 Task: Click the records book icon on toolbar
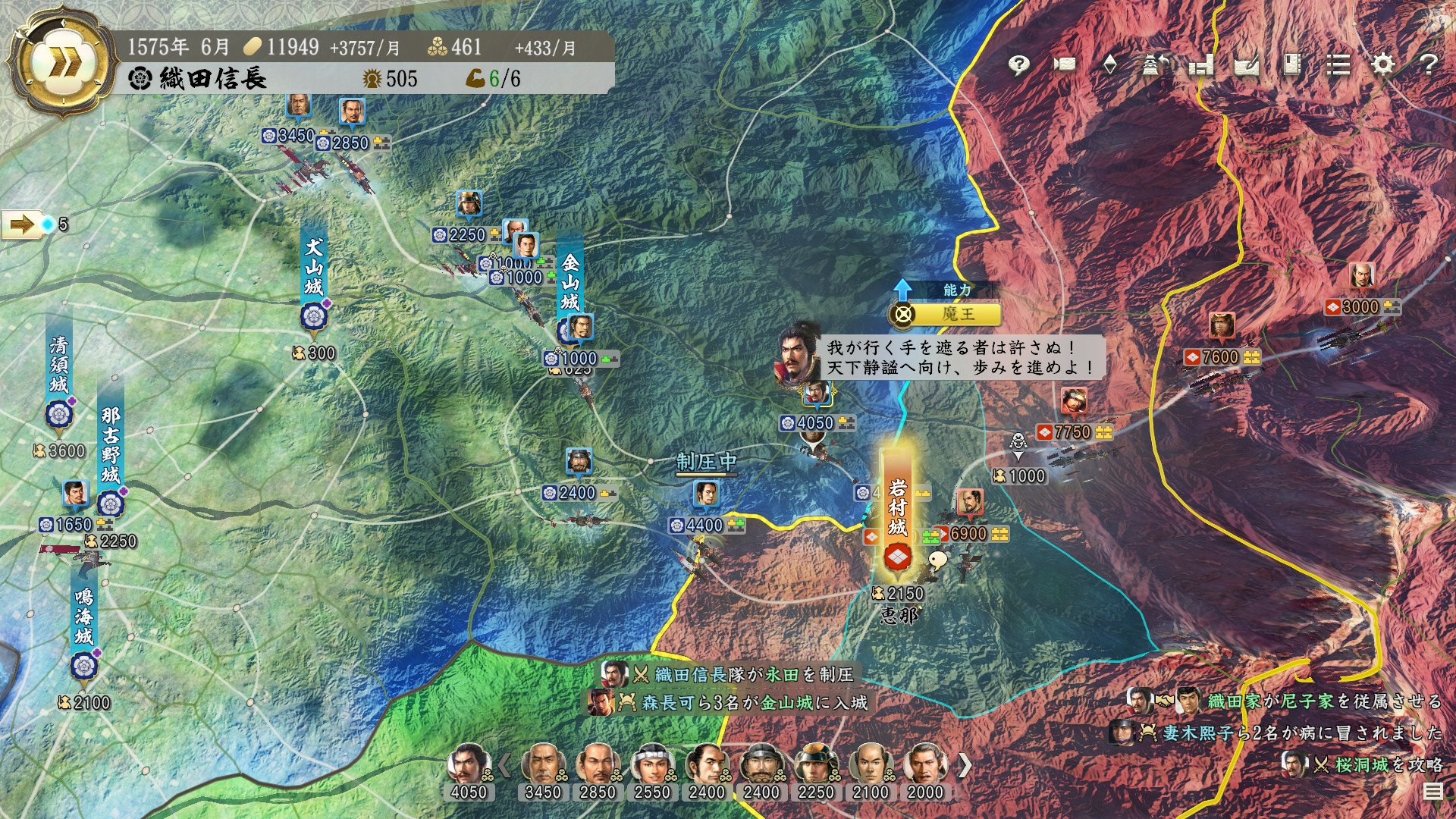1291,66
